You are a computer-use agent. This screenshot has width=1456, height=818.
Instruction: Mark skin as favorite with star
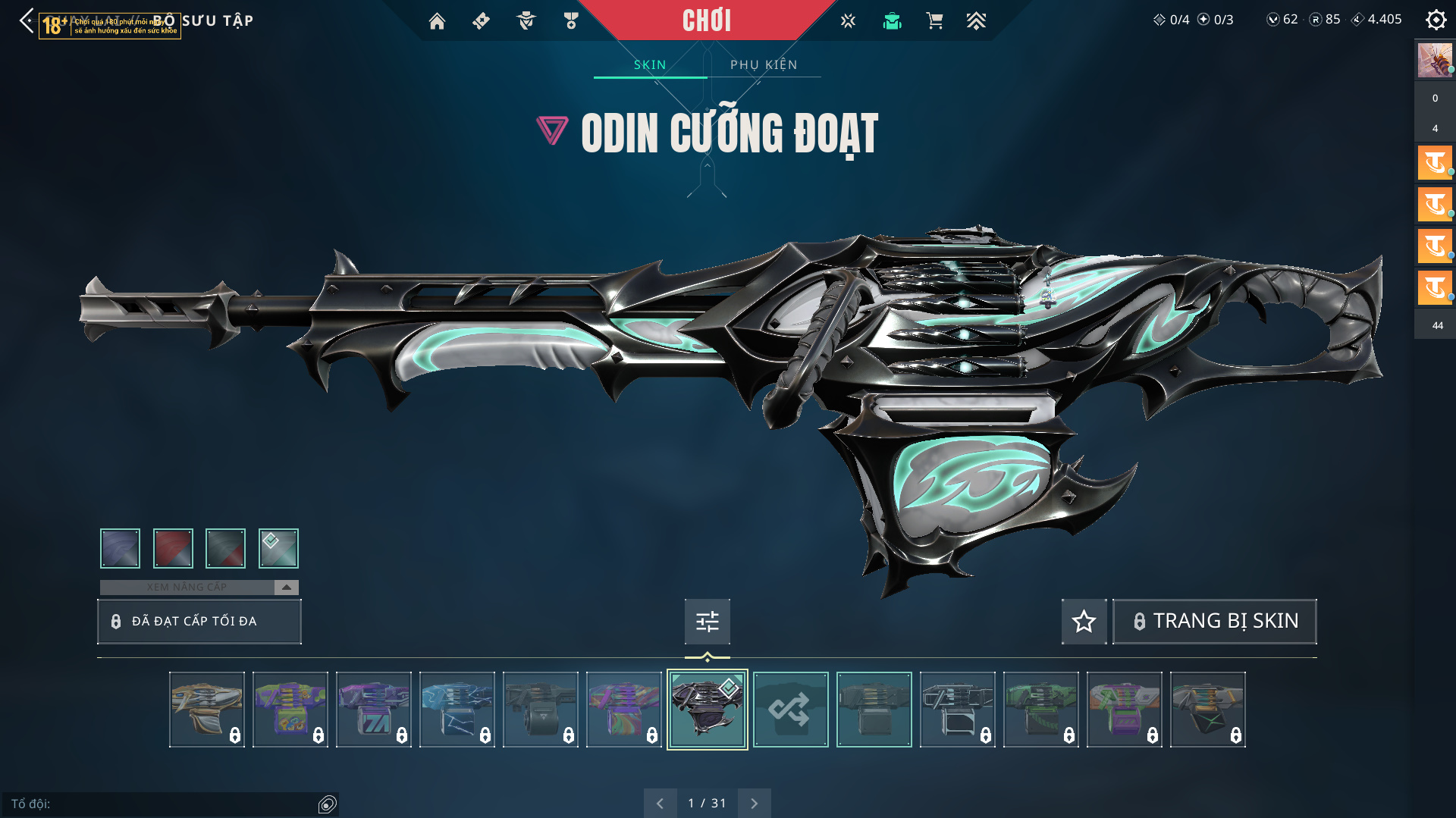click(1084, 622)
